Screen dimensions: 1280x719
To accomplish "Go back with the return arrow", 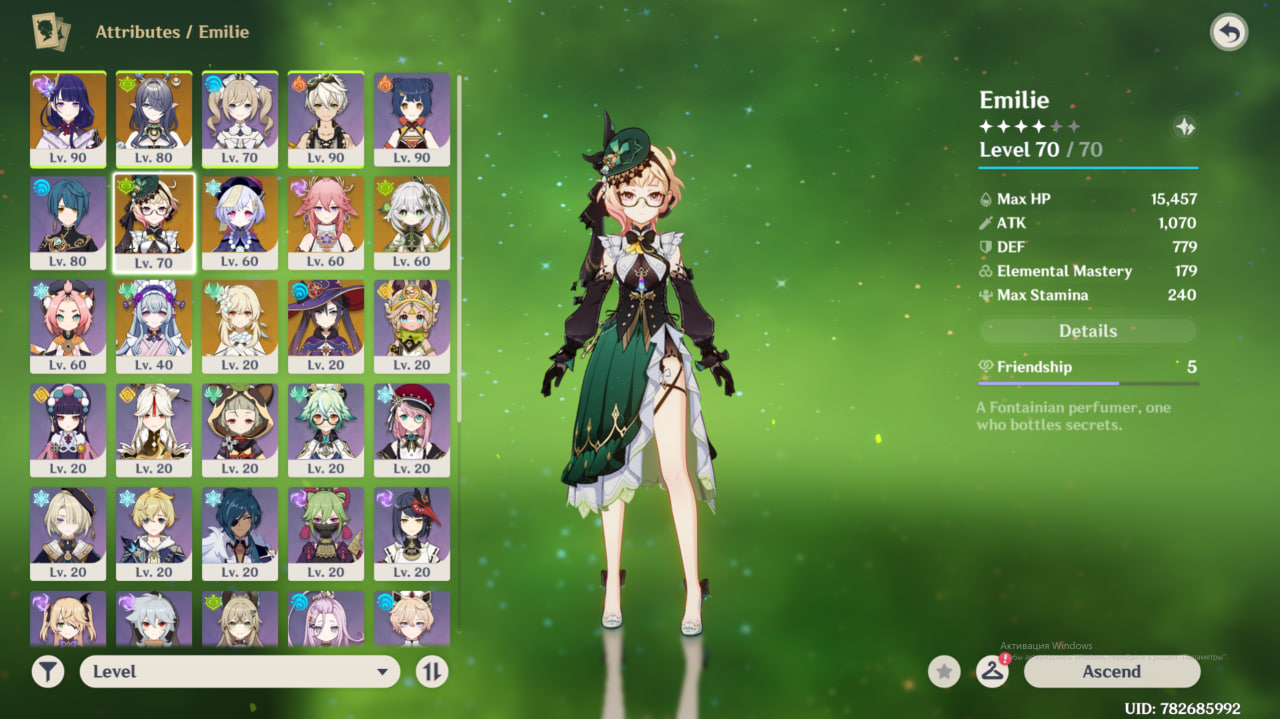I will (1229, 33).
